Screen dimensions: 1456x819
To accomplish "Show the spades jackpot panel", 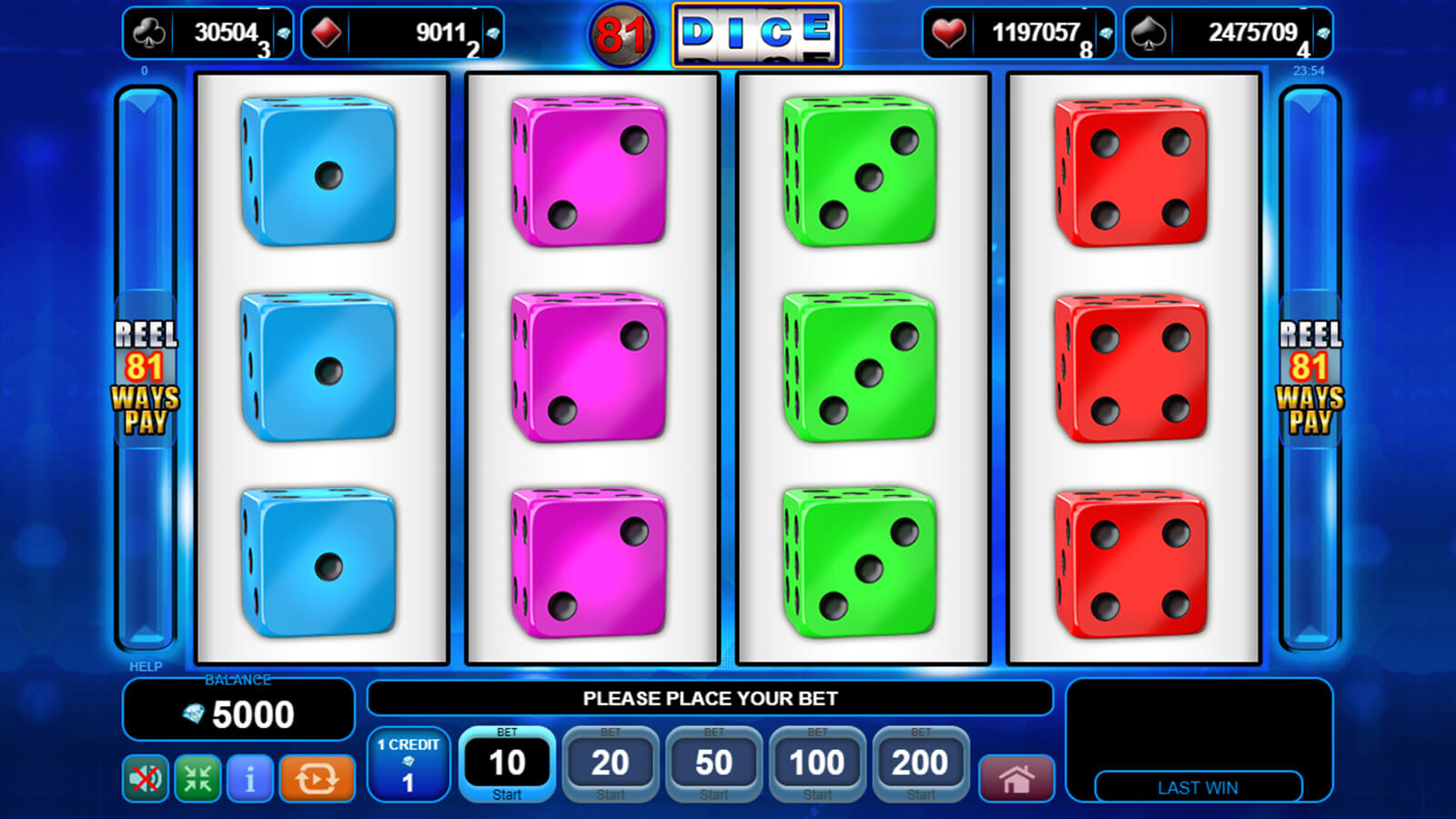I will click(1228, 34).
